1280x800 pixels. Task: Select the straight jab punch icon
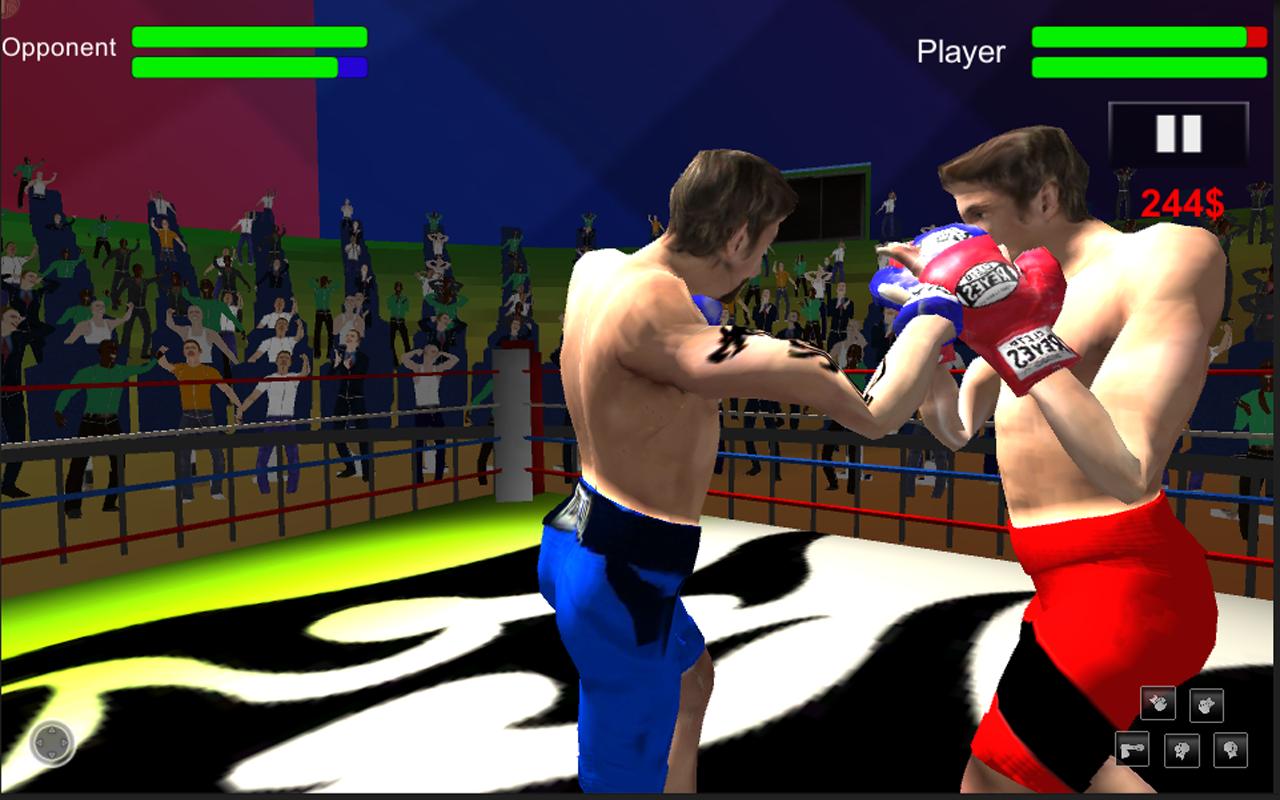pos(1132,748)
